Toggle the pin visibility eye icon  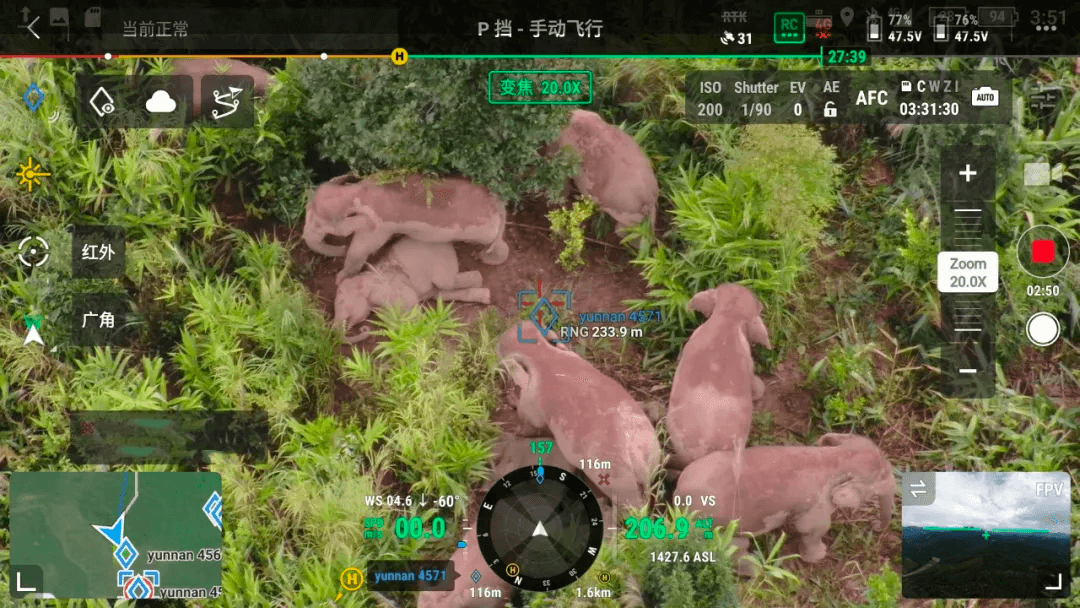(102, 101)
